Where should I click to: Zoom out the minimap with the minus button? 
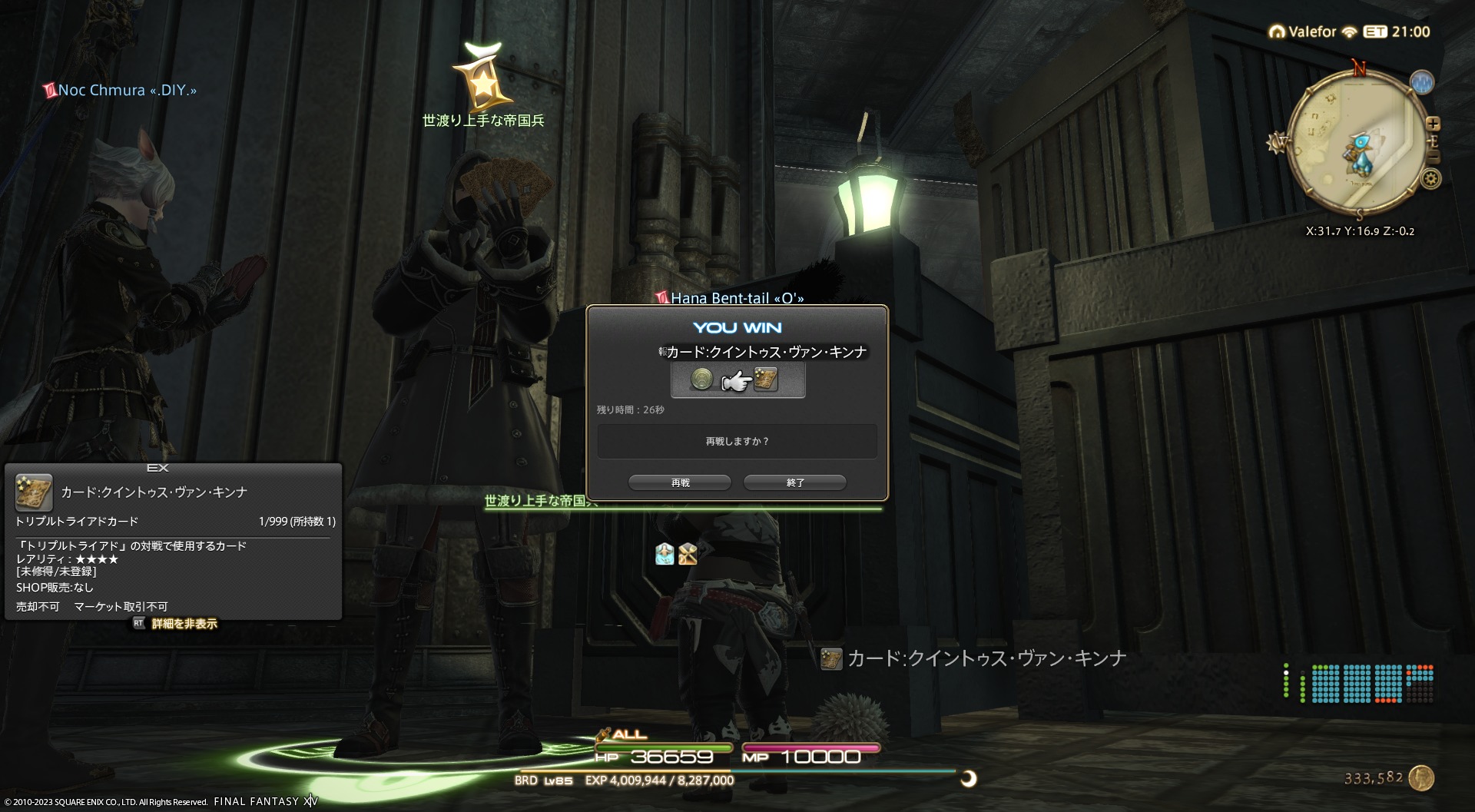pyautogui.click(x=1433, y=157)
